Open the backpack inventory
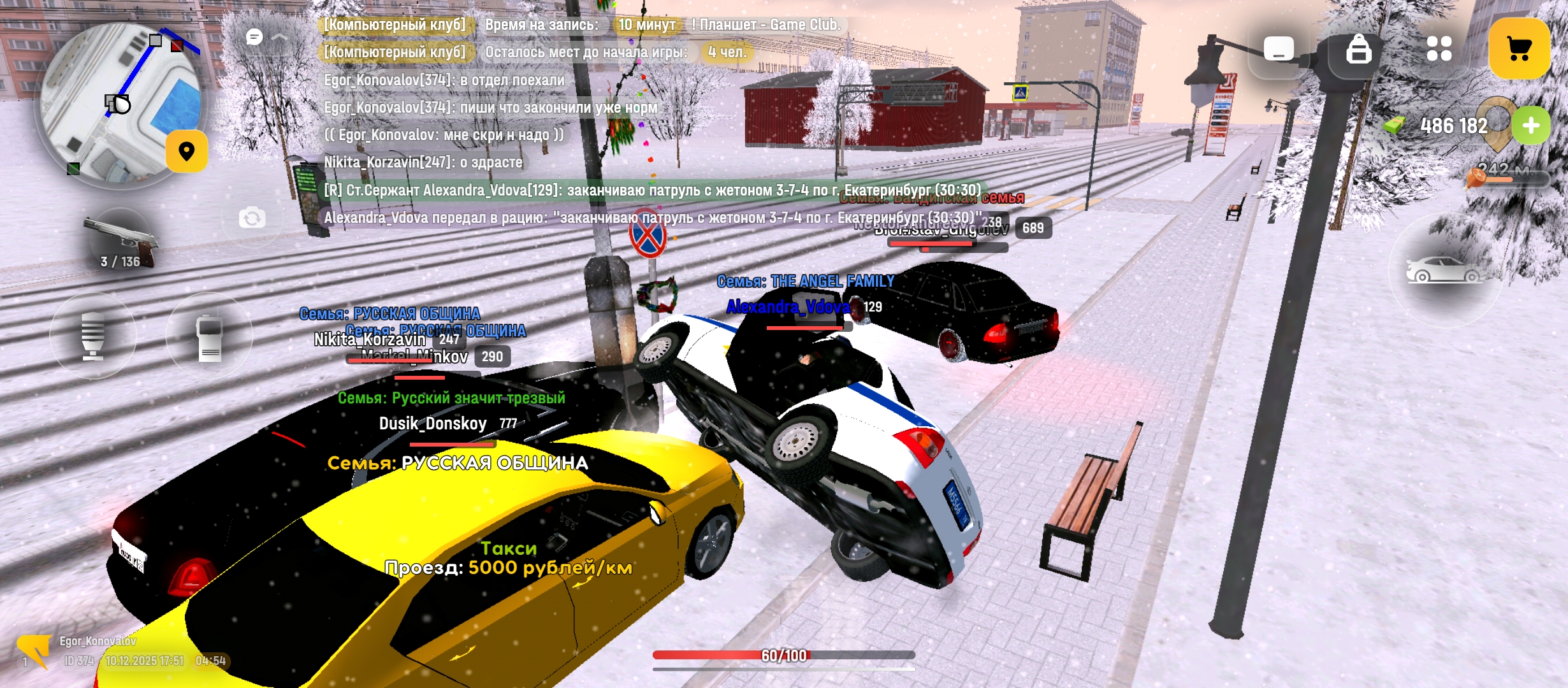 coord(1358,48)
